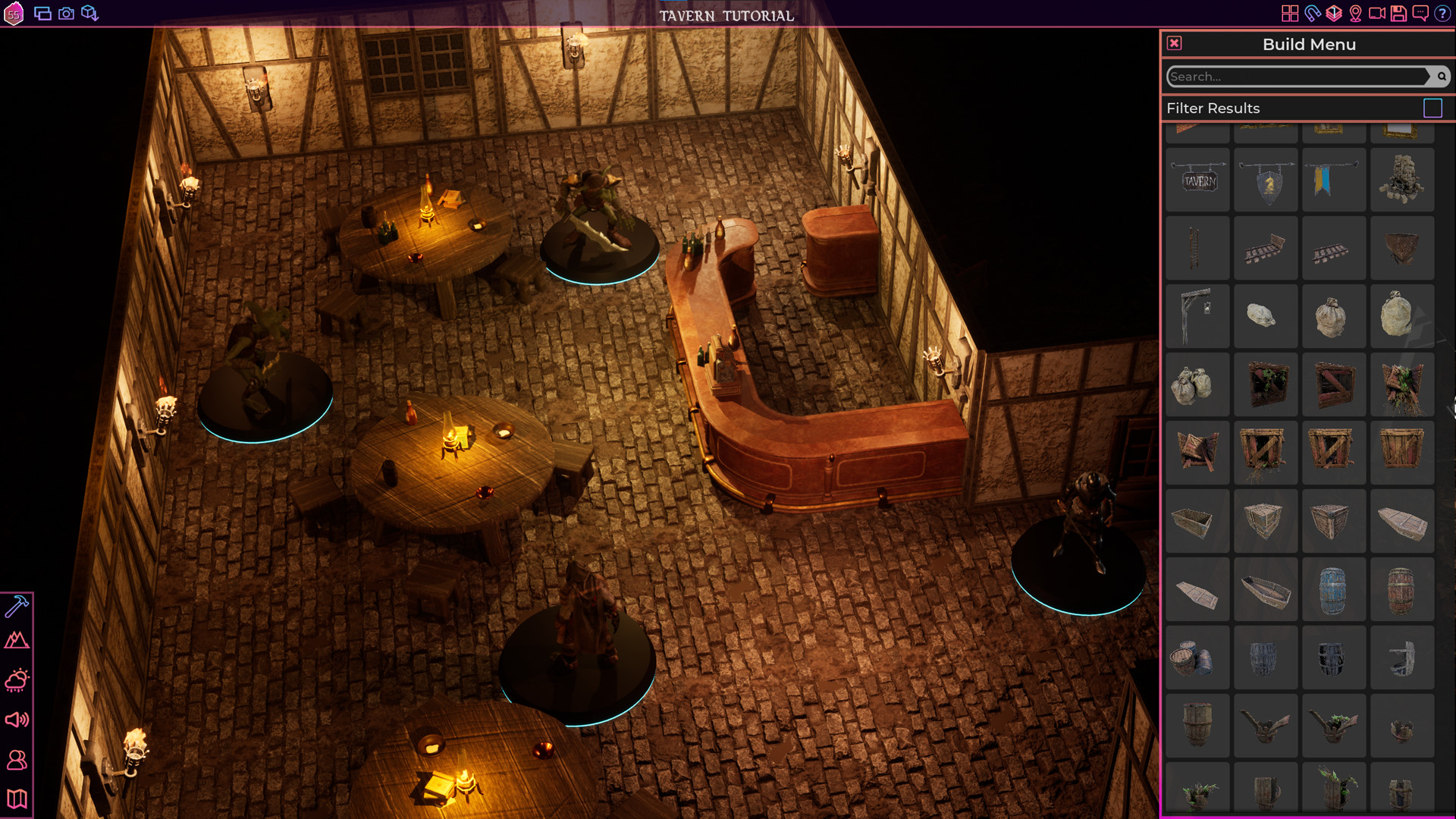The height and width of the screenshot is (819, 1456).
Task: Open the characters panel
Action: (x=18, y=761)
